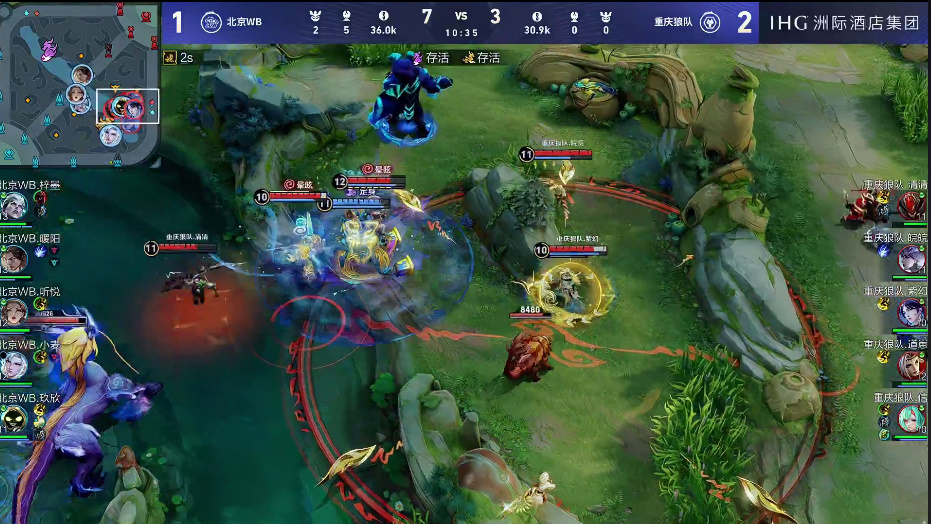Choose the 重庆狼队.皖皖 hero portrait
Screen dimensions: 931x524
(x=910, y=259)
